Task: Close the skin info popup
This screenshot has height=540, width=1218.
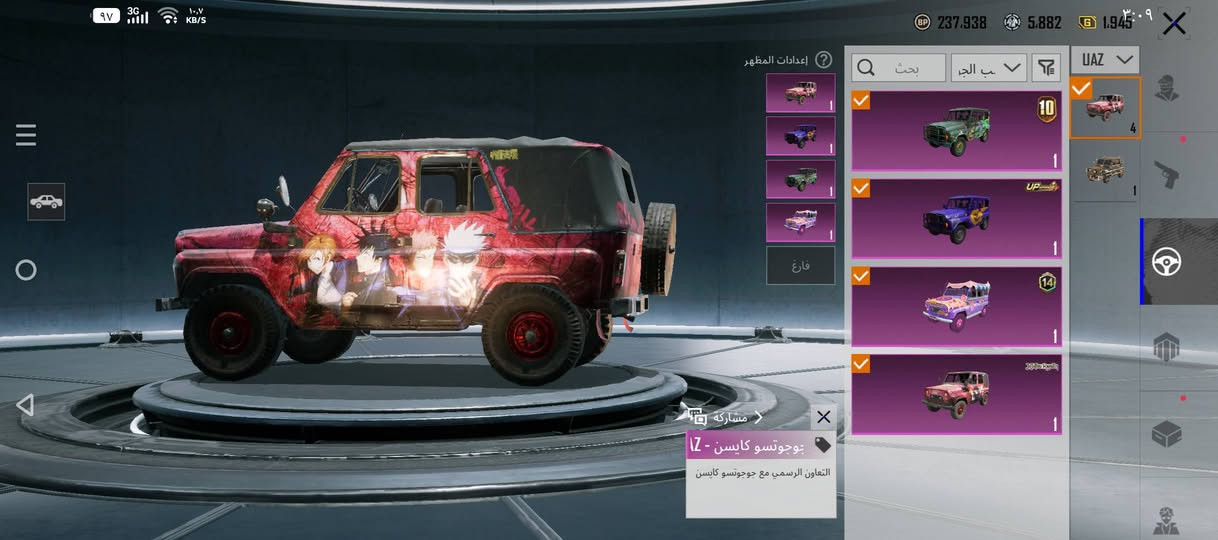Action: click(823, 417)
